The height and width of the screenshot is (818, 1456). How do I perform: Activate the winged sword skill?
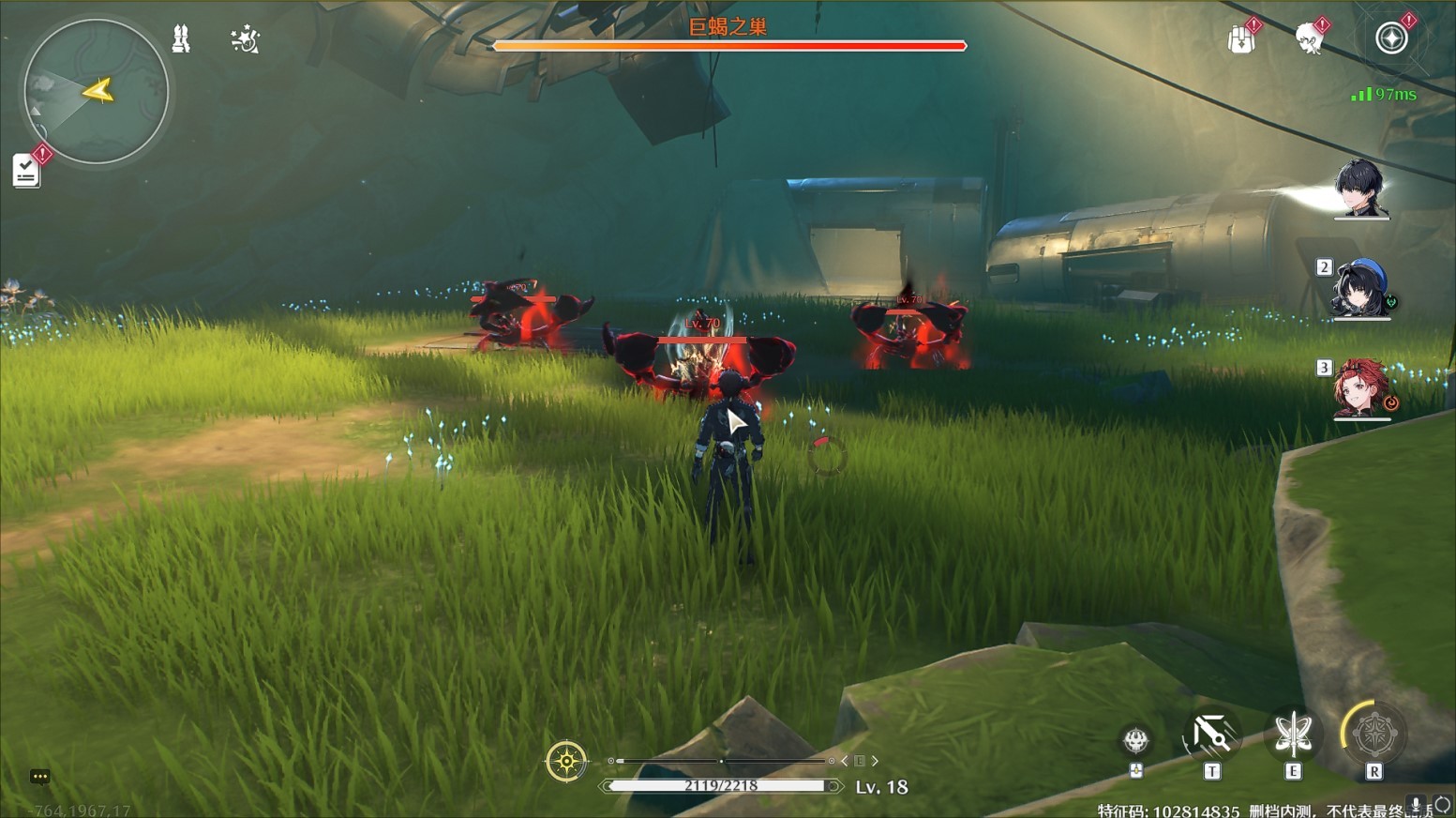(x=1293, y=734)
